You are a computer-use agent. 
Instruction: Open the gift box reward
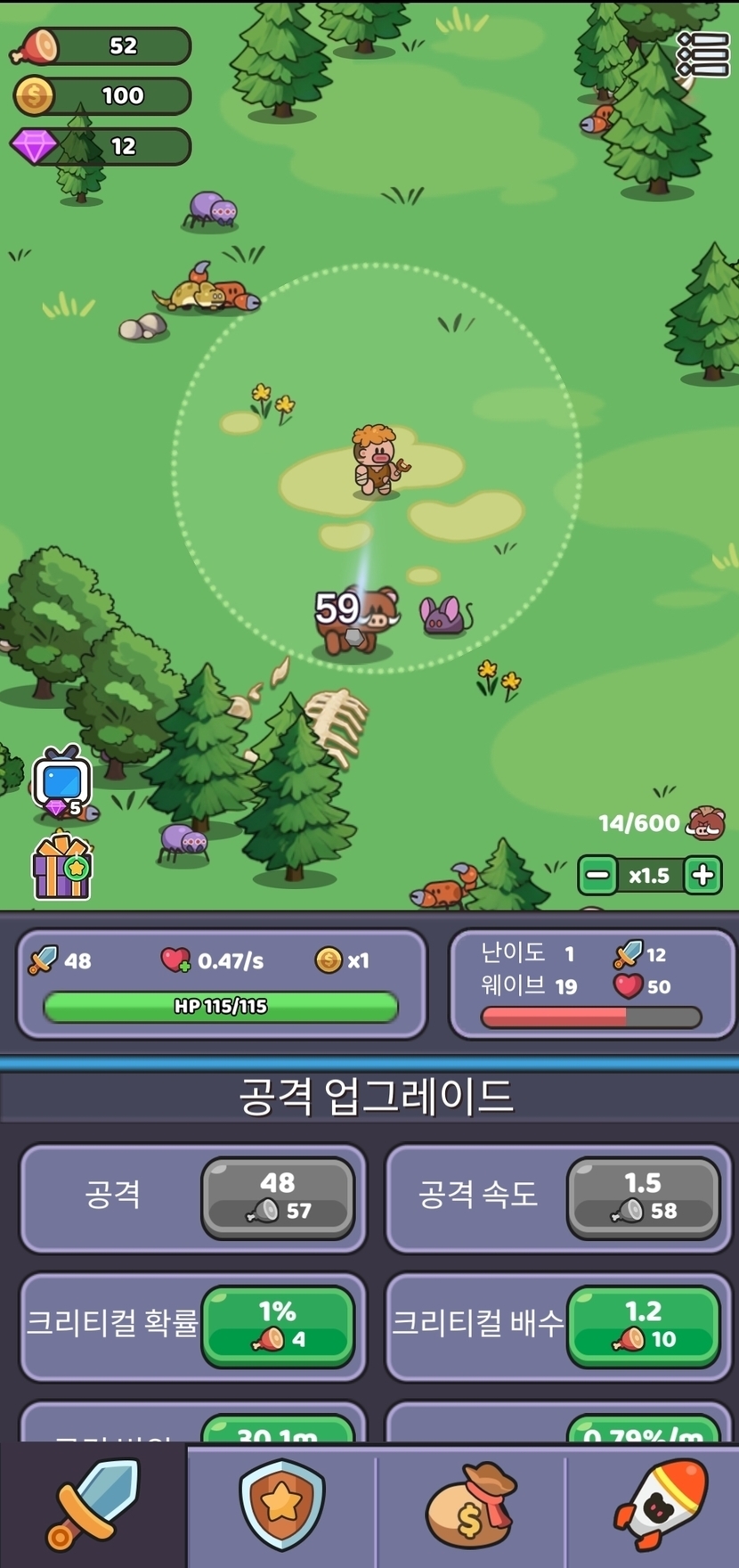[x=61, y=866]
